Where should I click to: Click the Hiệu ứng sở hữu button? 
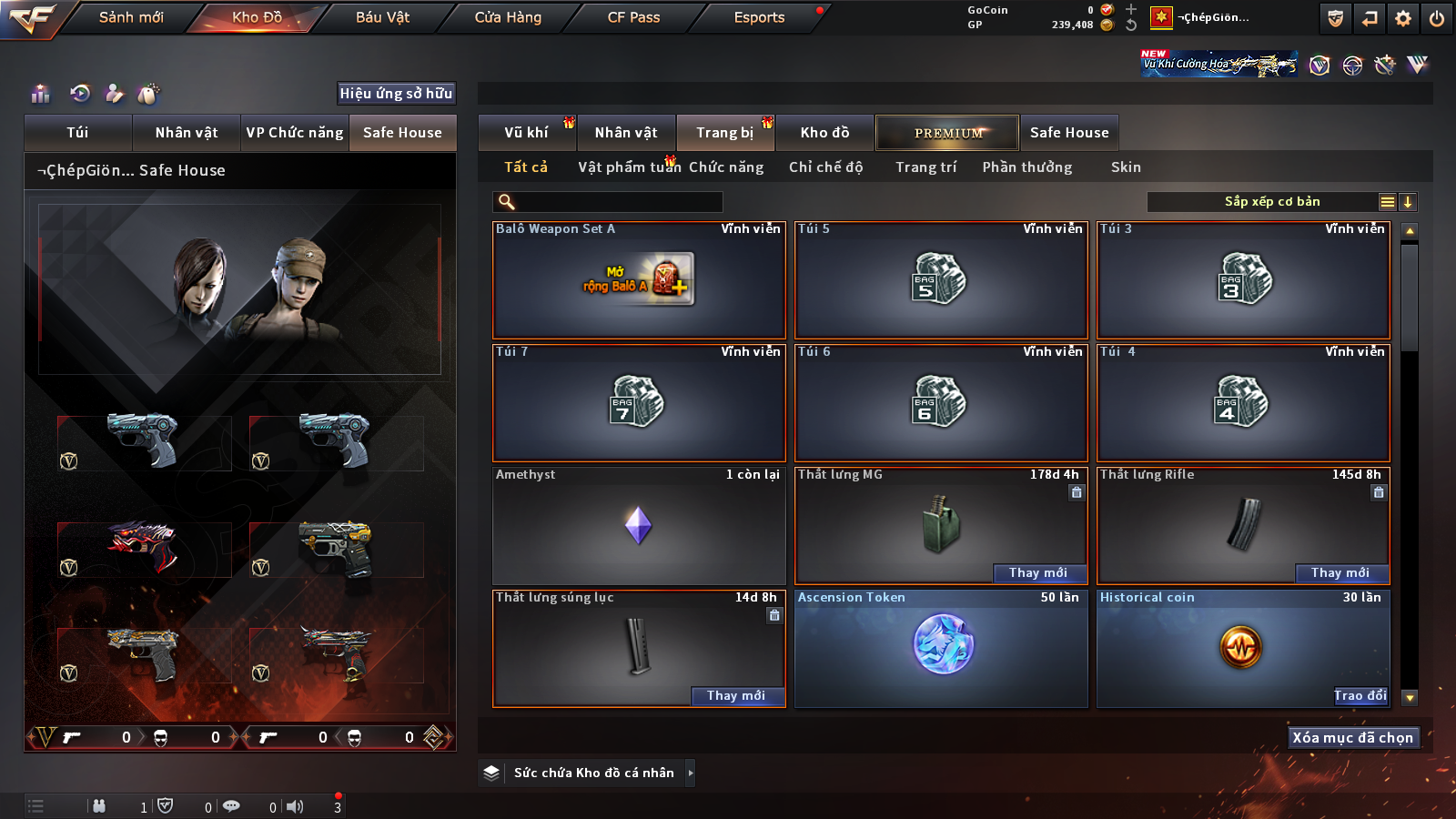(x=396, y=93)
